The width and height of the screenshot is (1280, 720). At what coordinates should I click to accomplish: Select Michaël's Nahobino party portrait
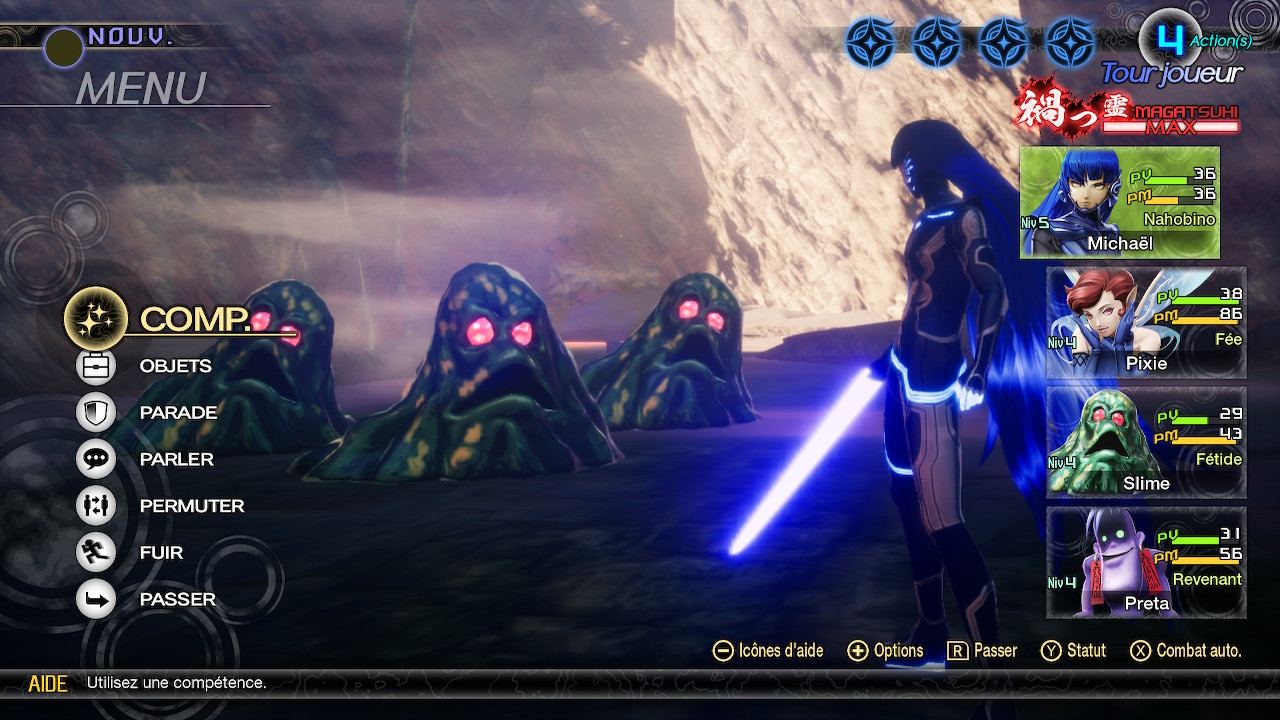[x=1119, y=203]
